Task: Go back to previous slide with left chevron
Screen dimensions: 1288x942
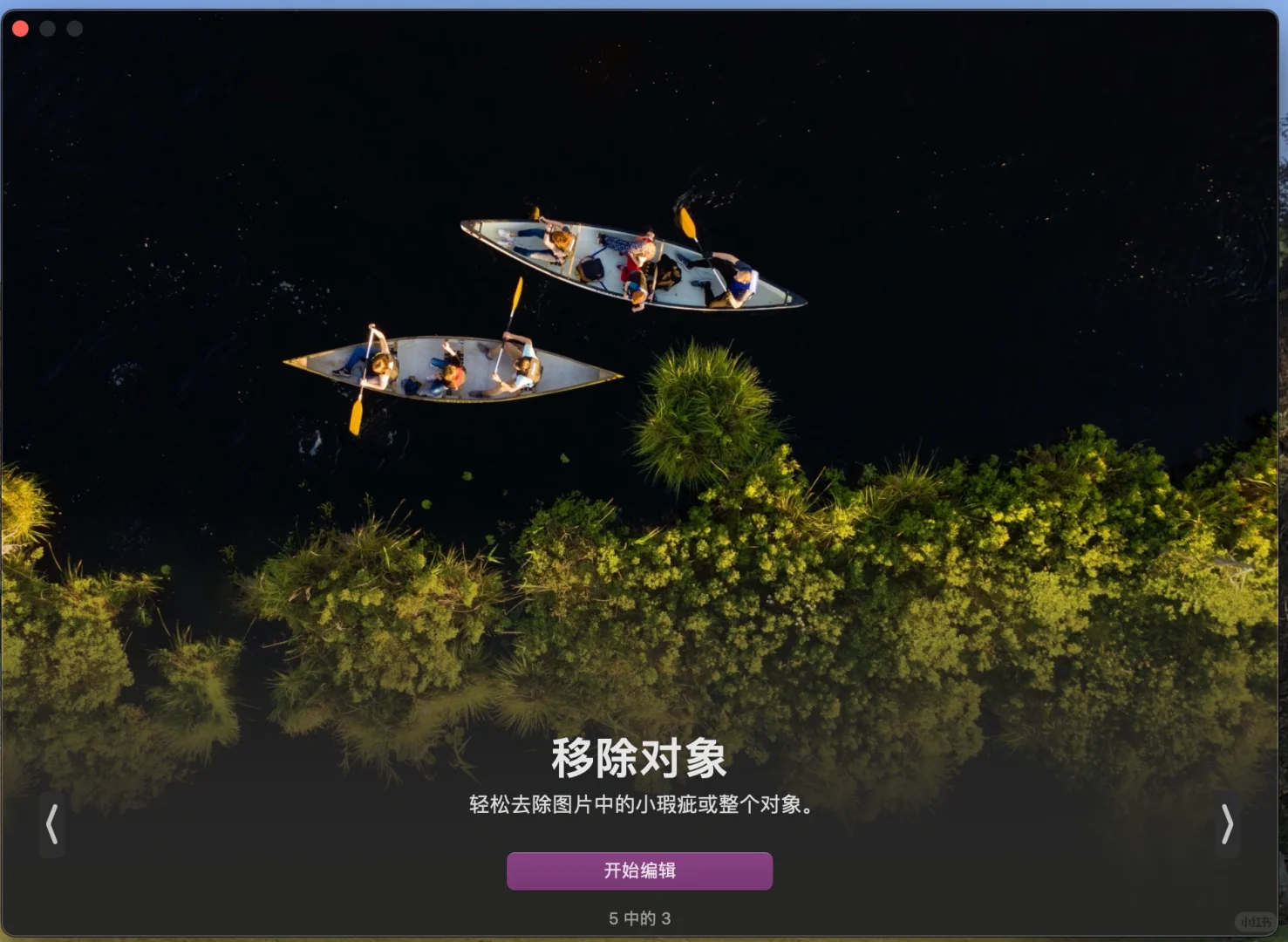Action: (x=51, y=825)
